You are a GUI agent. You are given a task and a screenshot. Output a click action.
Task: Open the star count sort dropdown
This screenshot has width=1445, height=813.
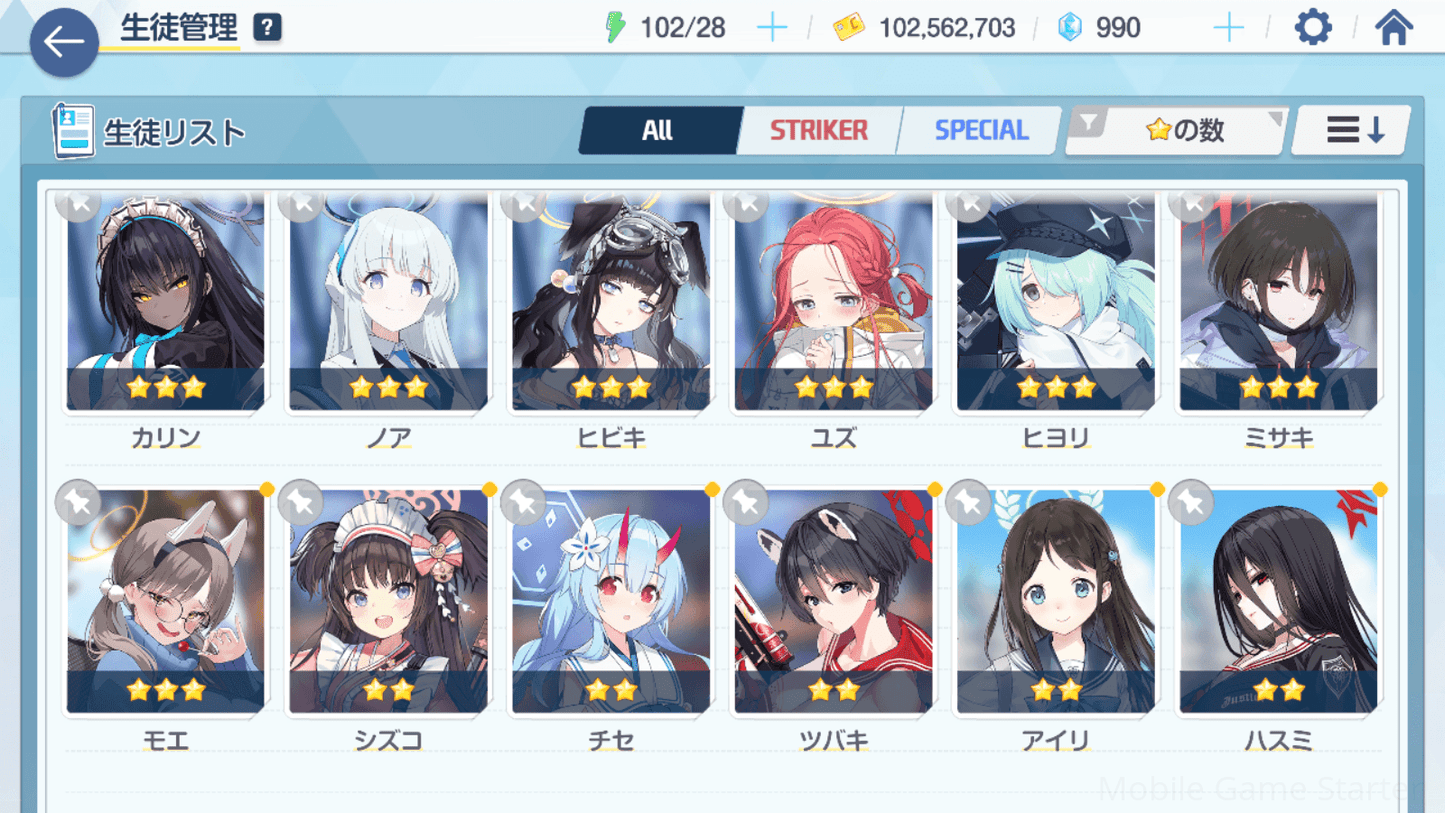coord(1177,130)
